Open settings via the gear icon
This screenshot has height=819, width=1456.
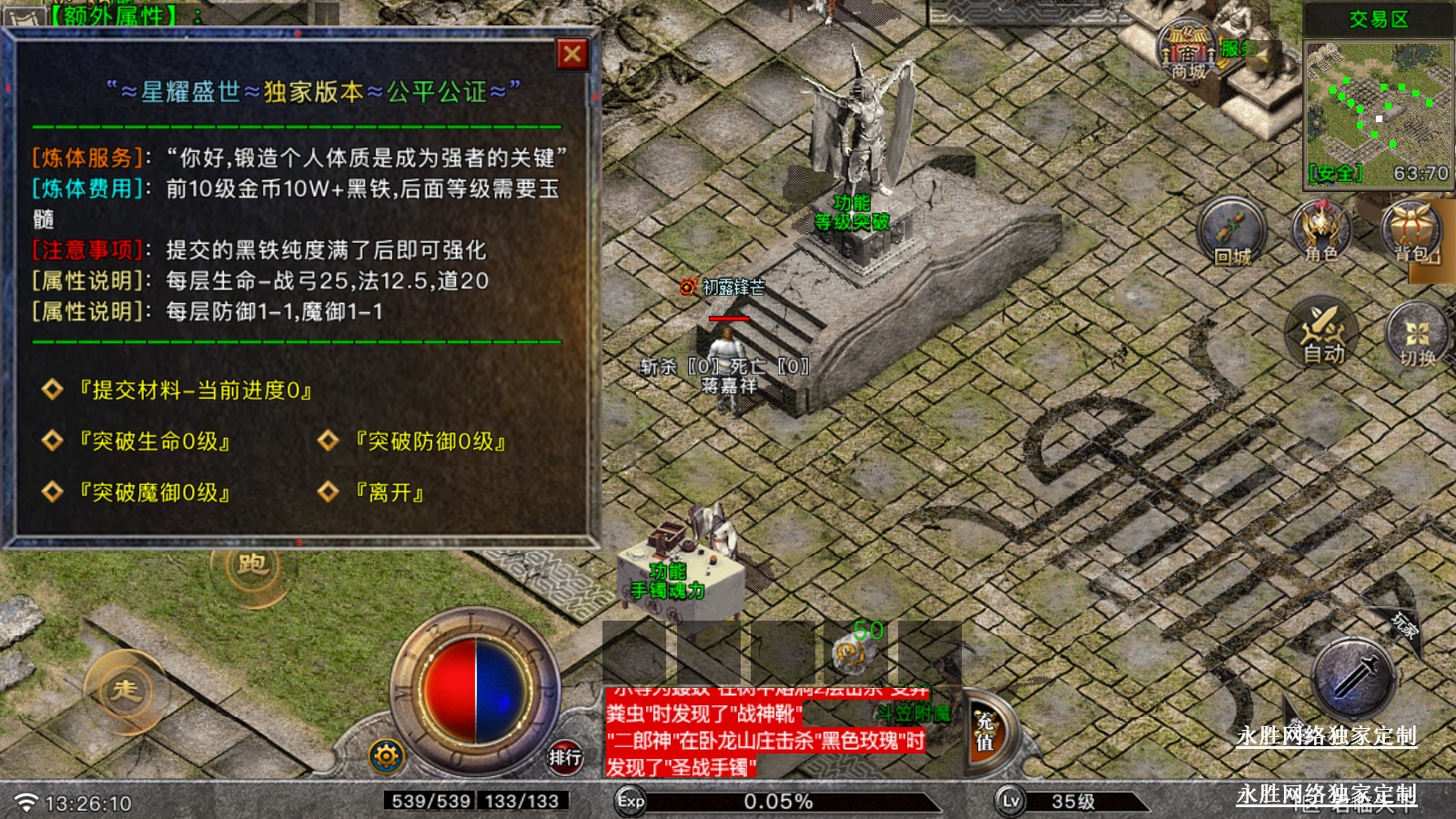(x=386, y=755)
